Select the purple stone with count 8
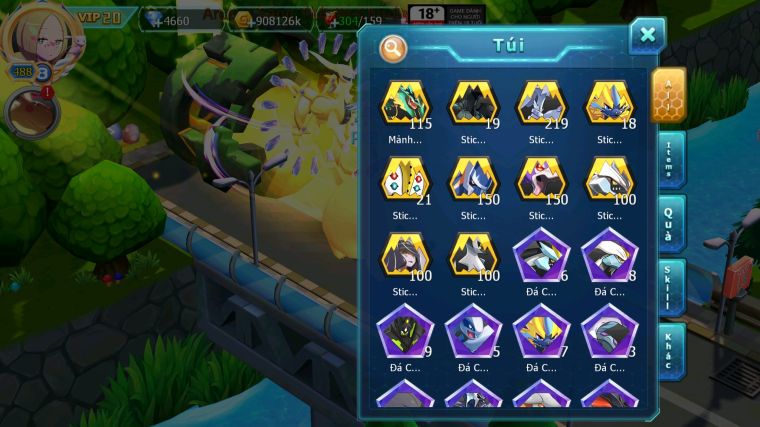 609,256
